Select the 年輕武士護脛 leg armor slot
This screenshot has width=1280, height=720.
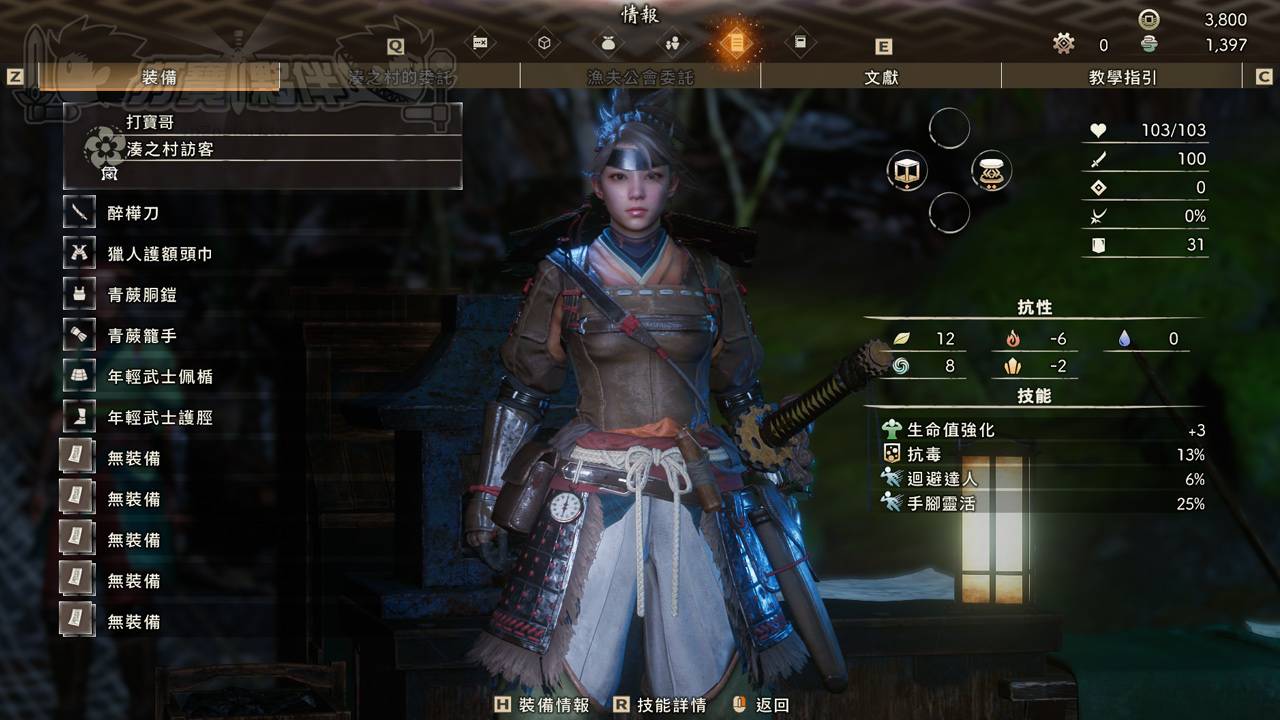159,418
